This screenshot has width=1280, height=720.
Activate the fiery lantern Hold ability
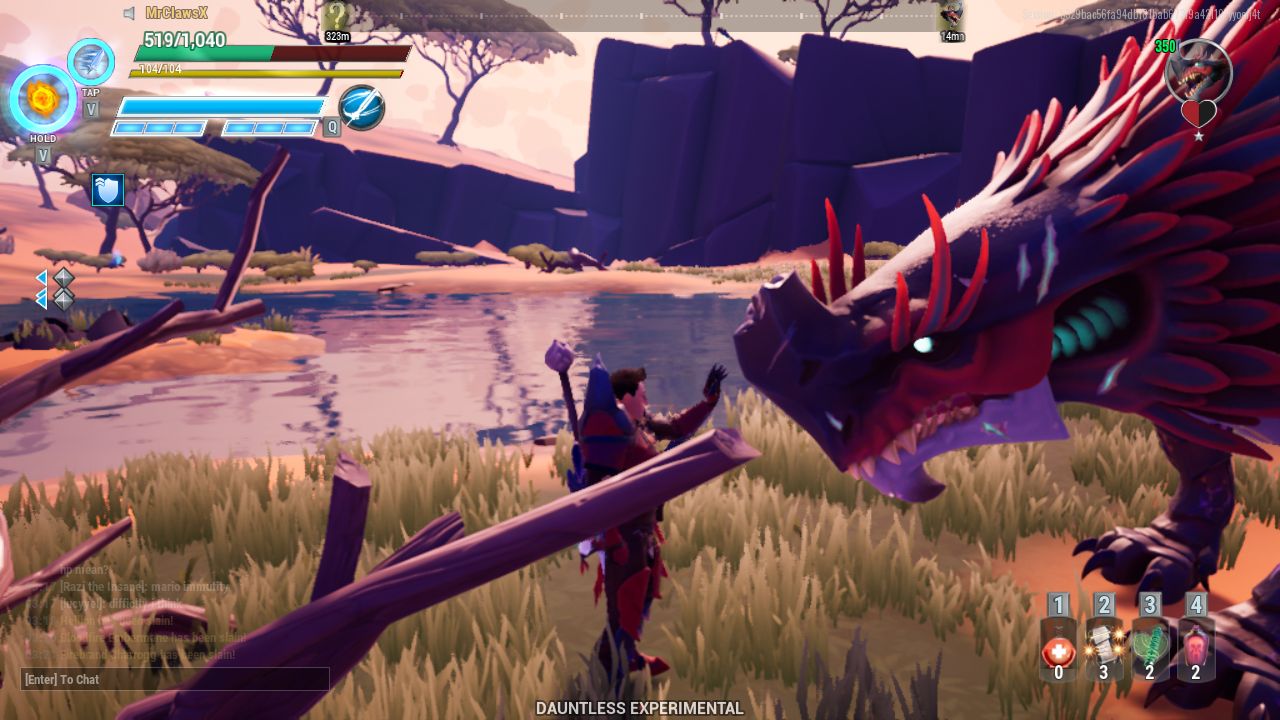(x=42, y=100)
